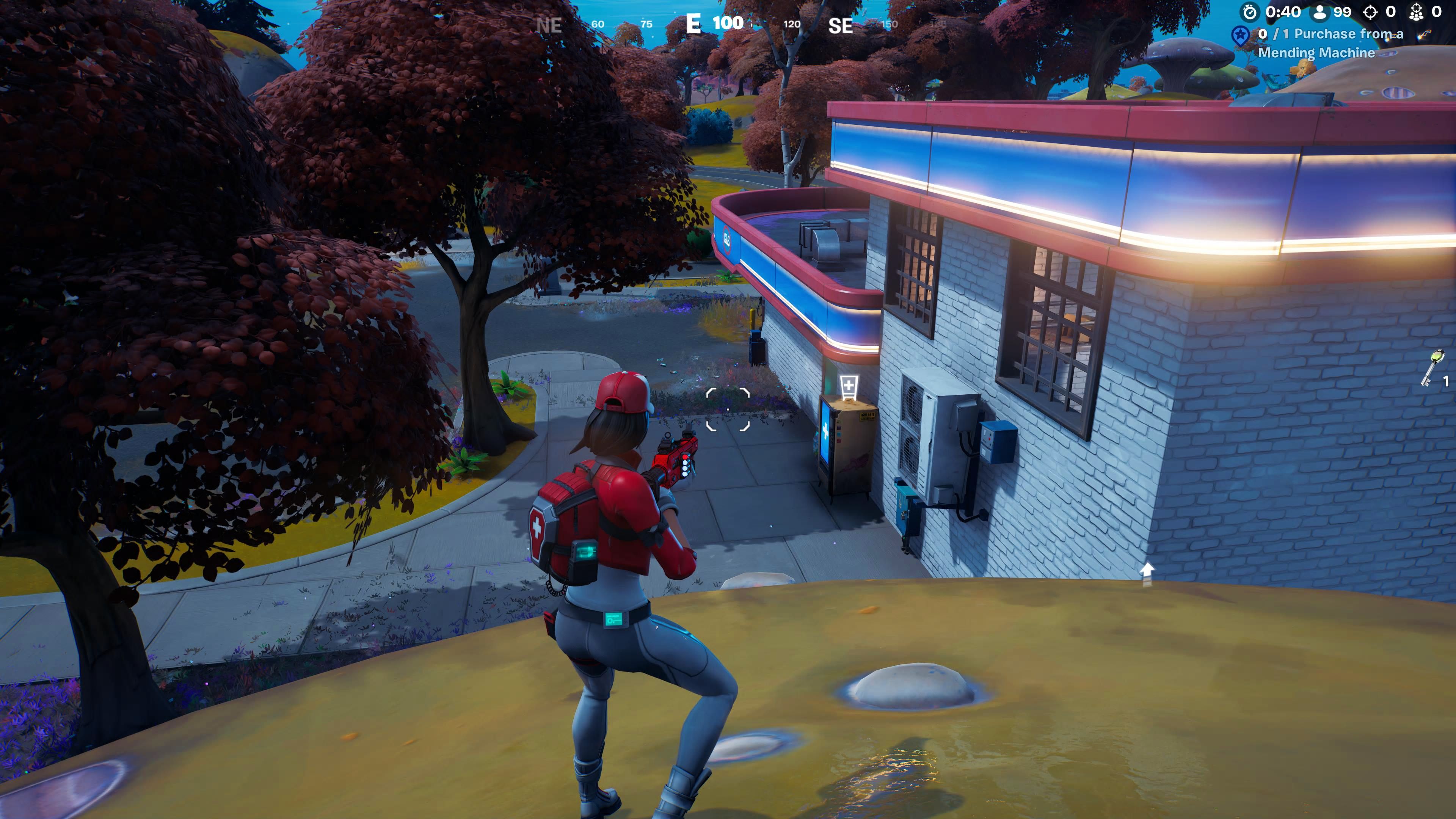Click the 120 compass tick mark

[792, 25]
